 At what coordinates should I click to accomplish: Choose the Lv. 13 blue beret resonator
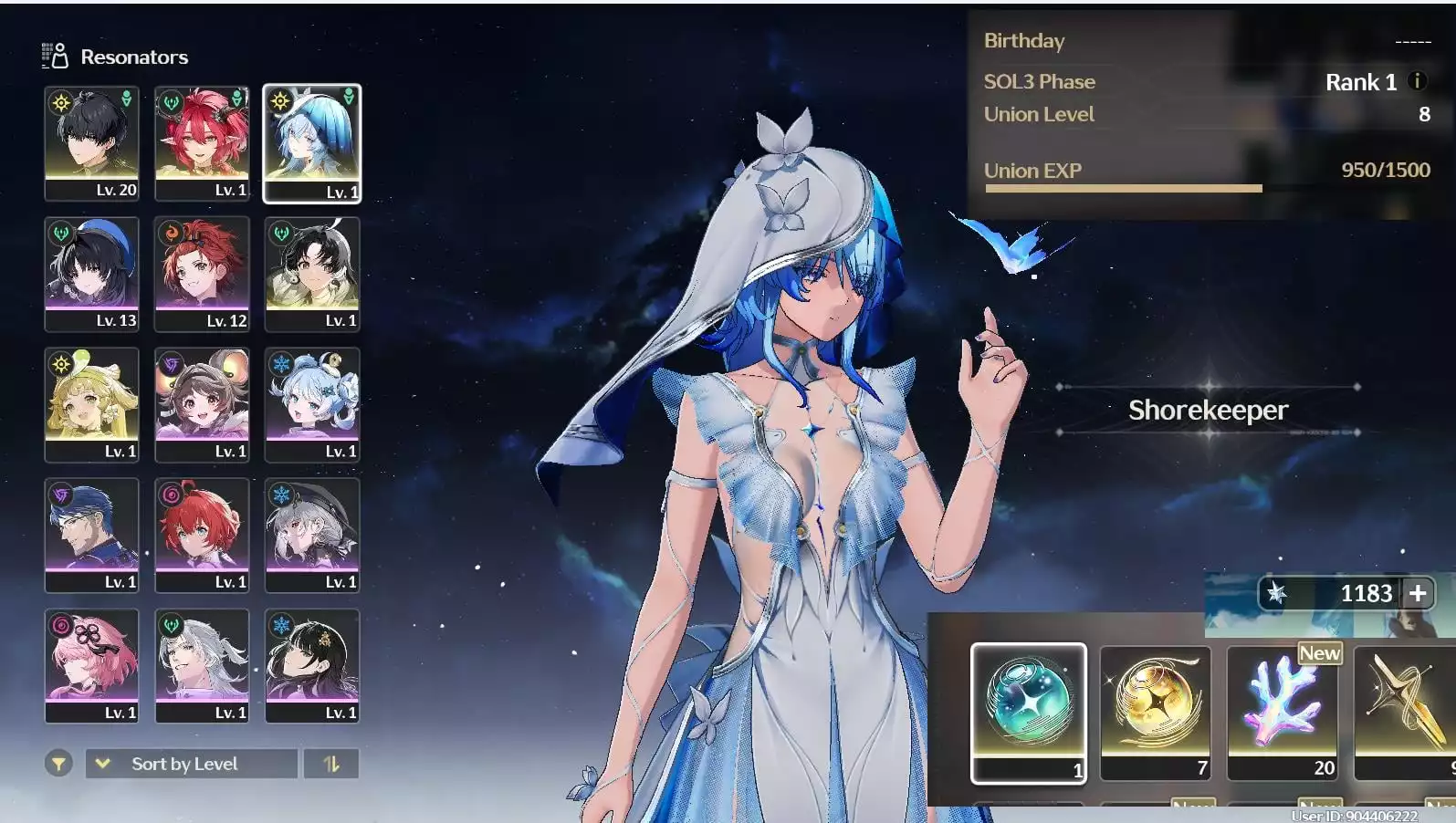coord(91,274)
